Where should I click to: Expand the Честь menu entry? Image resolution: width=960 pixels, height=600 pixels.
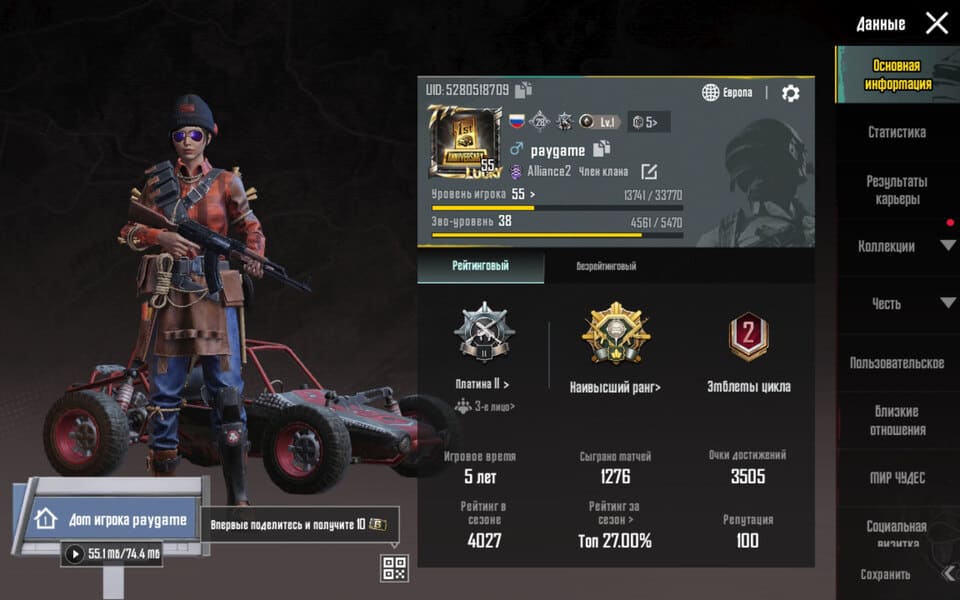(896, 303)
